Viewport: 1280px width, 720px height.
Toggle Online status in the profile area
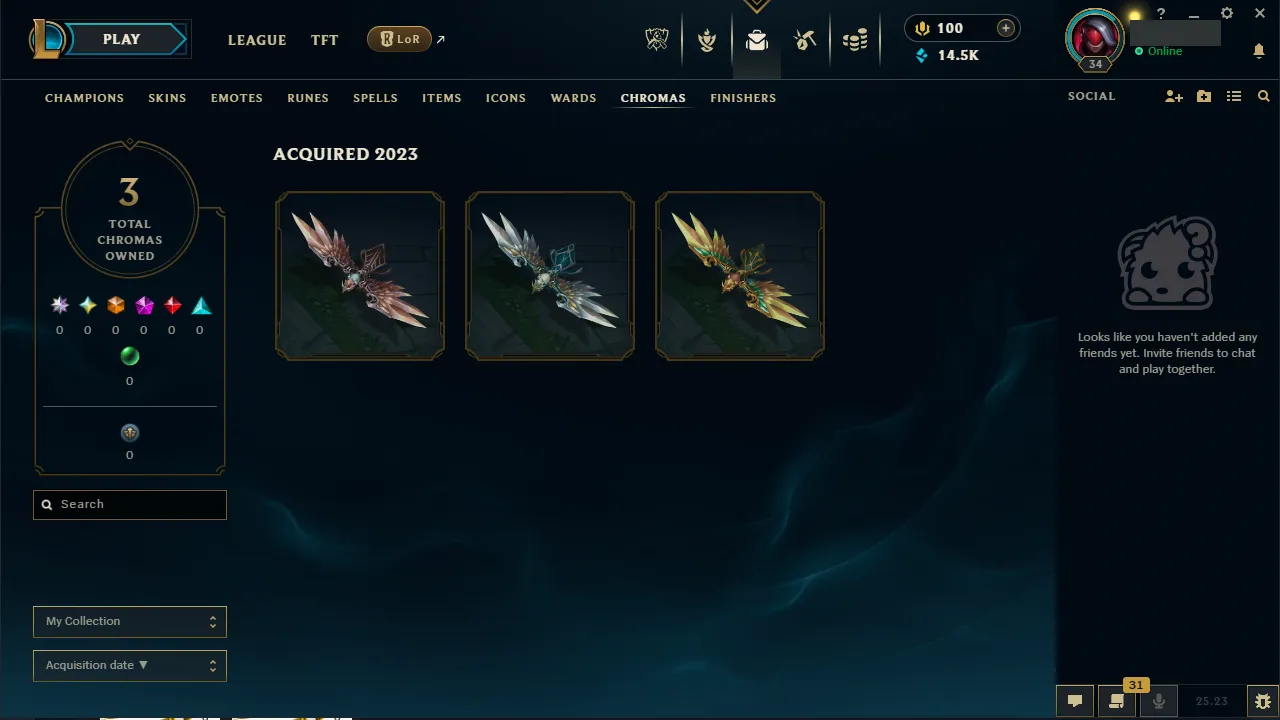pos(1160,51)
